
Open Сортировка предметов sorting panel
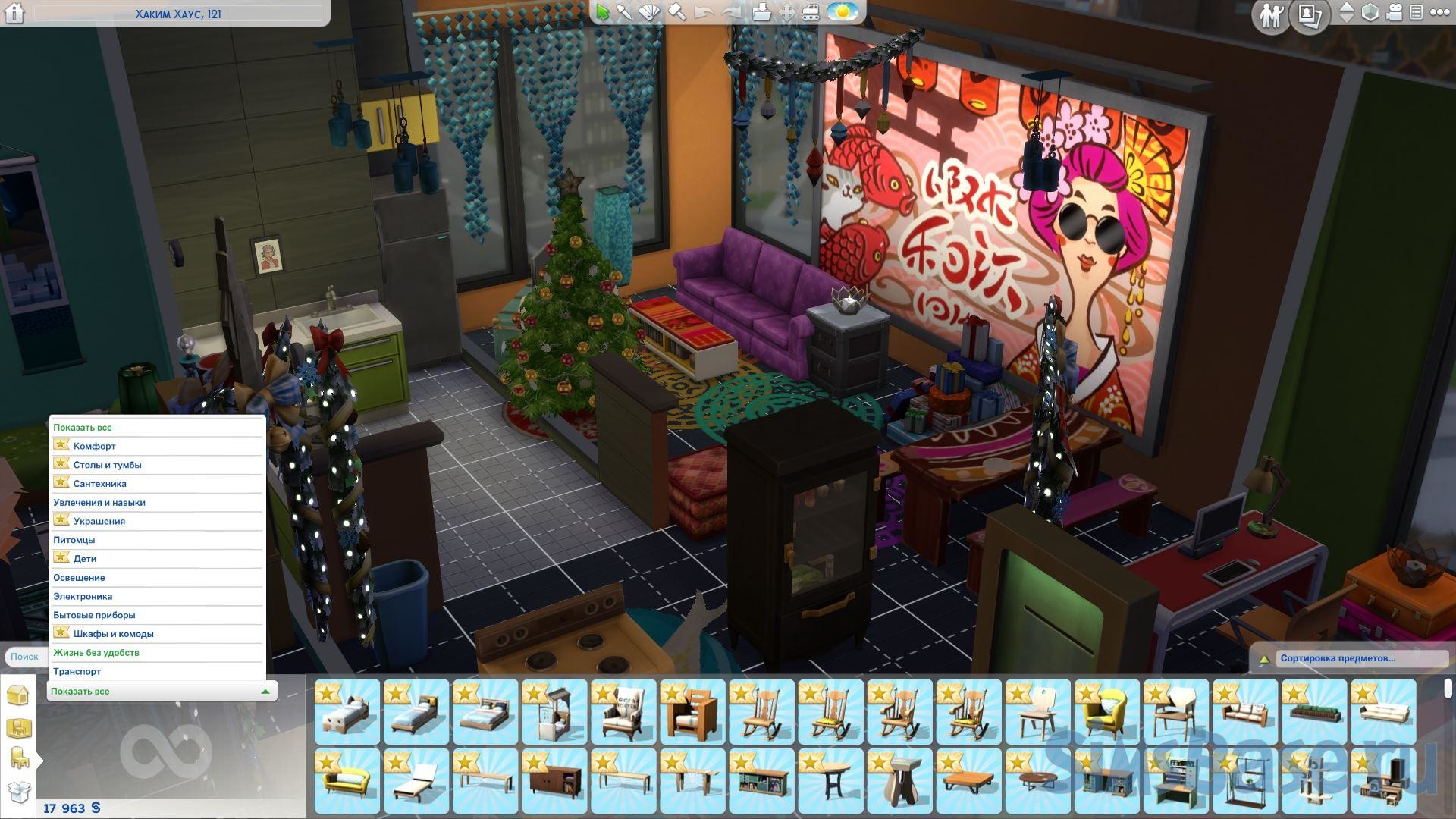pos(1338,658)
